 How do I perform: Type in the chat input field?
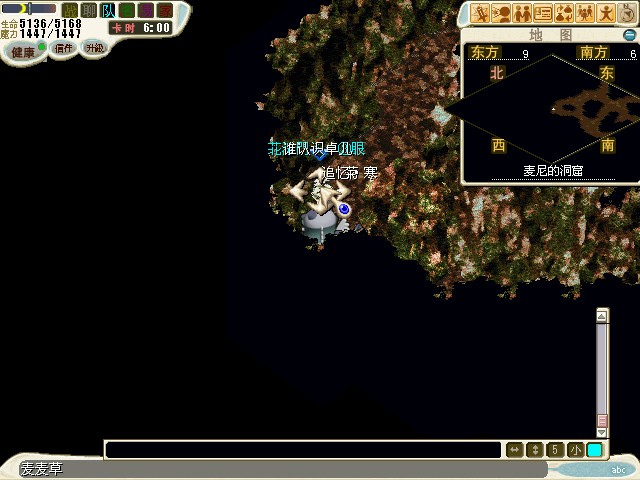(302, 450)
